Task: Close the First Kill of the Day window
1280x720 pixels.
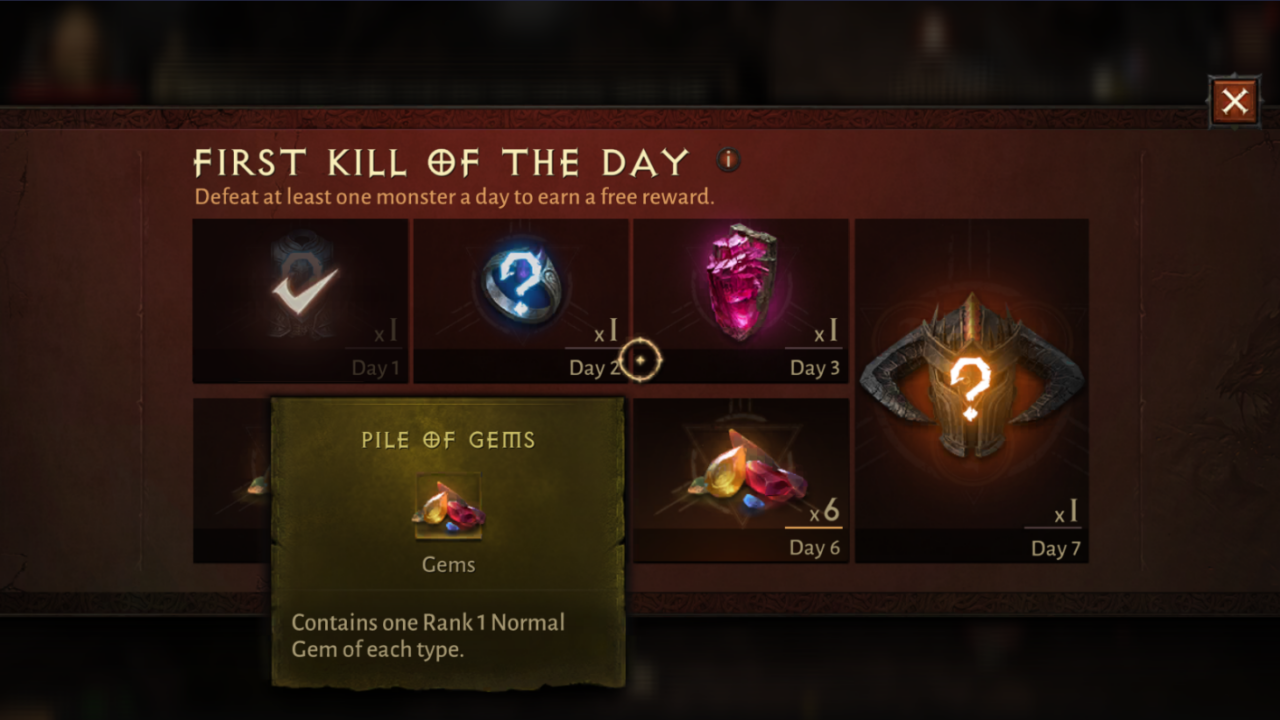Action: (x=1234, y=100)
